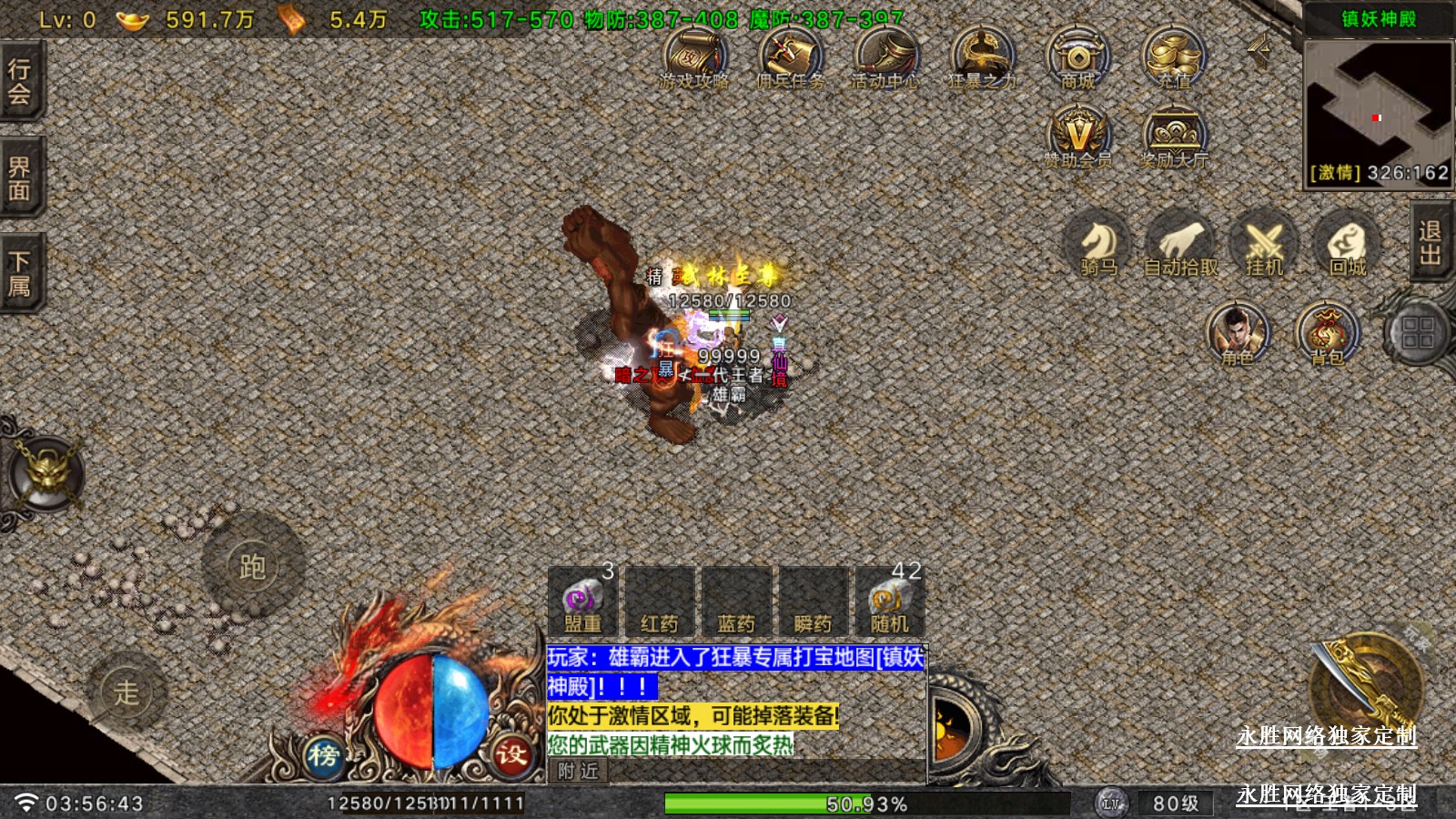Open the 游戏攻略 game guide icon
The height and width of the screenshot is (819, 1456).
click(x=695, y=57)
